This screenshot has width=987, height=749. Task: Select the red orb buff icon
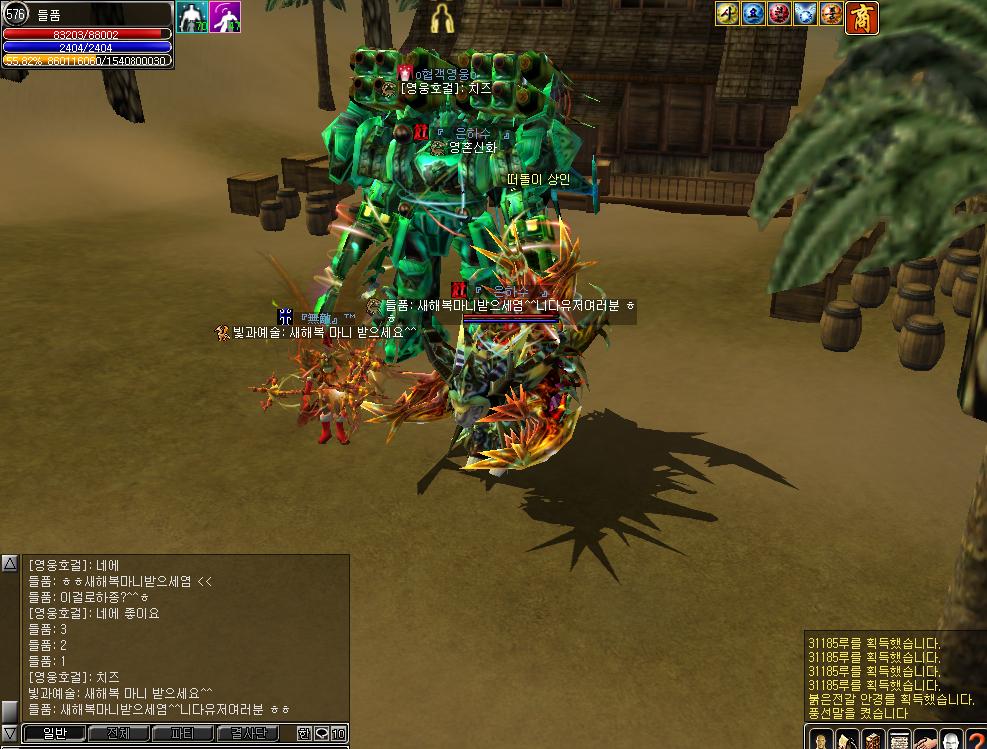coord(779,14)
